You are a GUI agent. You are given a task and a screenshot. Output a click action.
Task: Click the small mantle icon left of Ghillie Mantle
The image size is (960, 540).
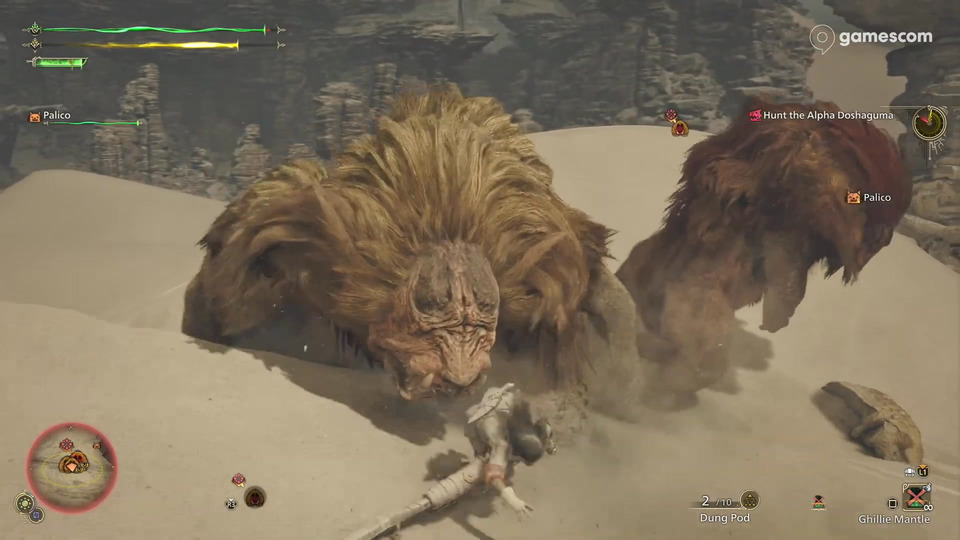pyautogui.click(x=819, y=503)
